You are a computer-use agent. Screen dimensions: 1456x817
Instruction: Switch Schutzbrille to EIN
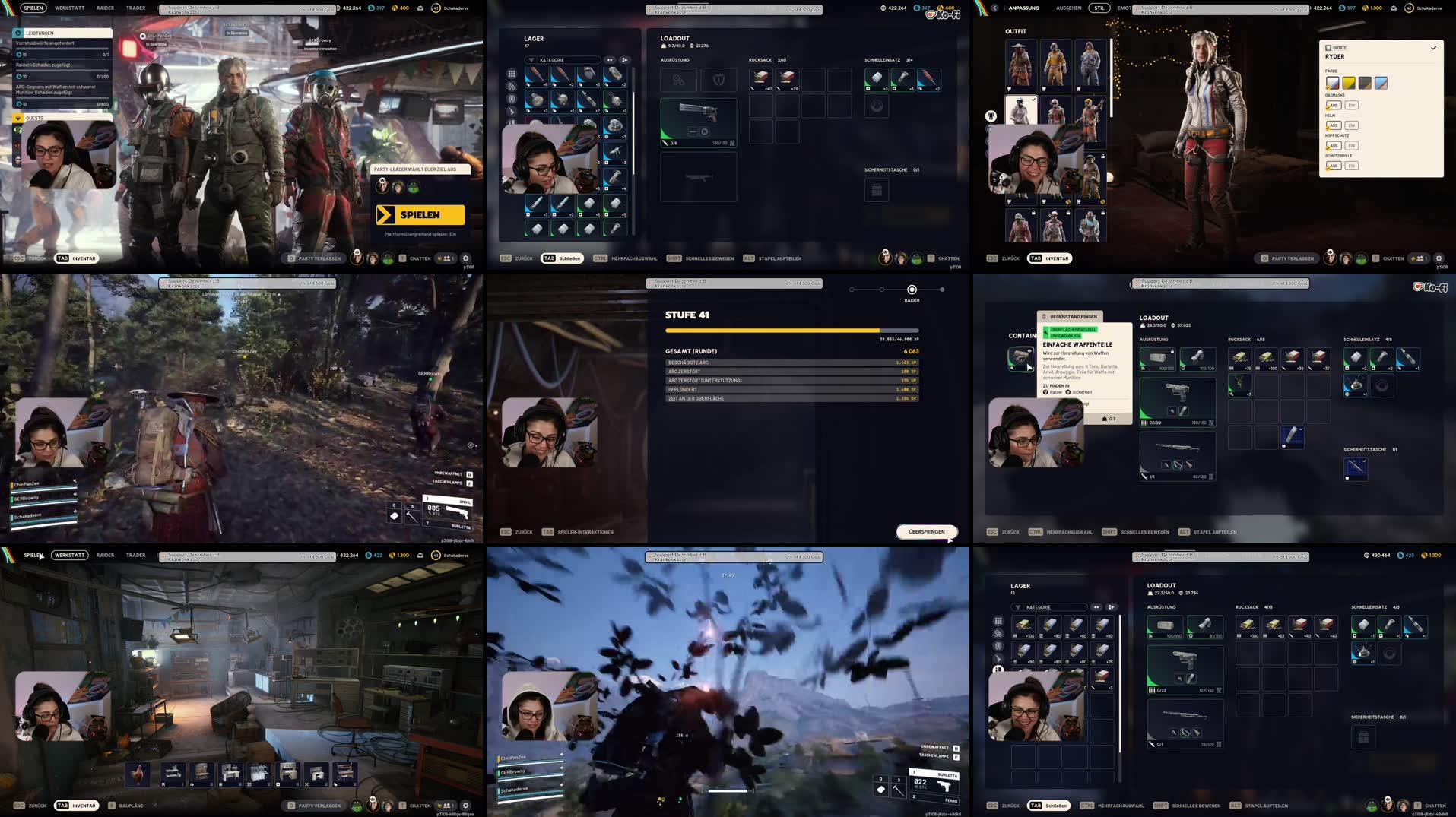click(x=1350, y=165)
